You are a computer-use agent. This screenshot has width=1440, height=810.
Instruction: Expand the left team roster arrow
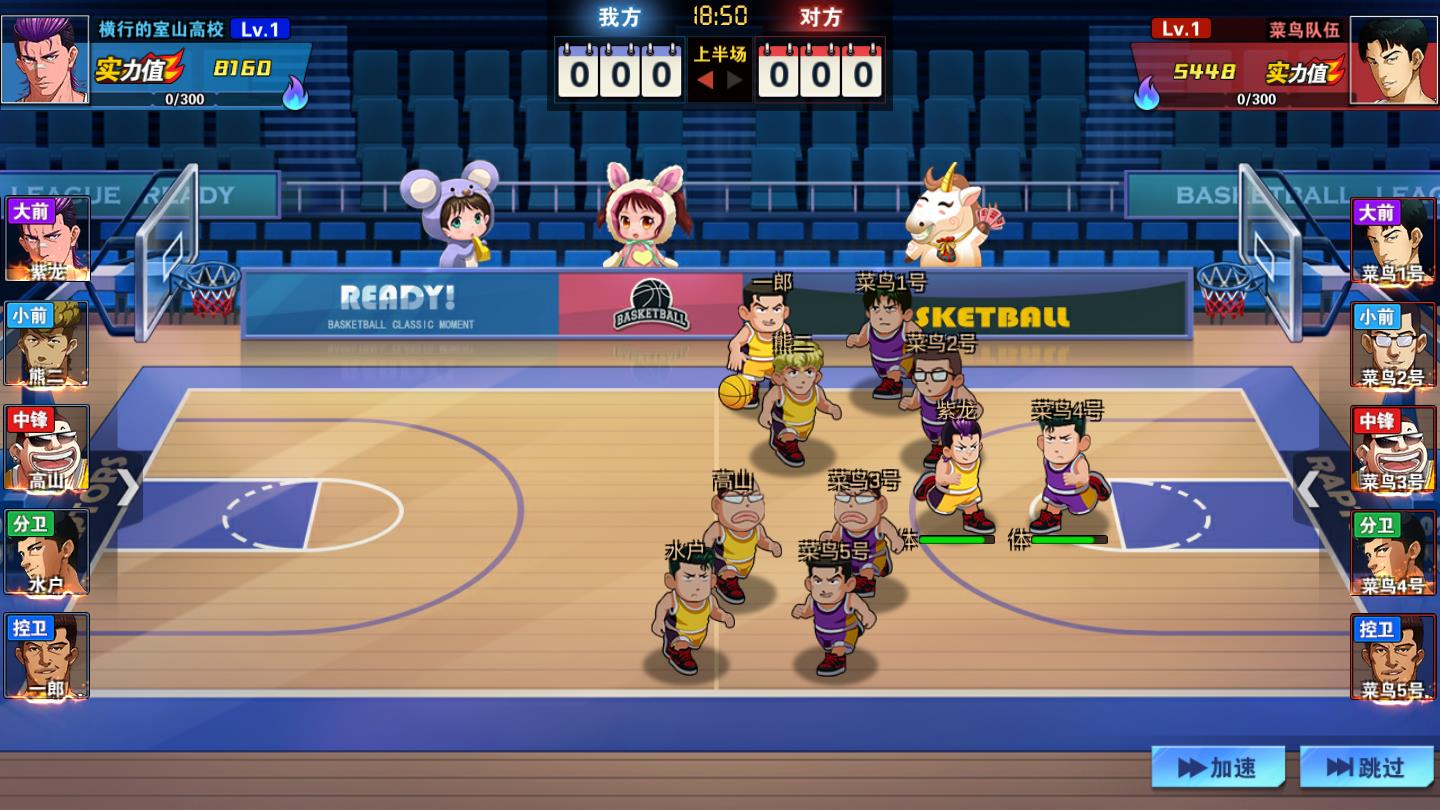coord(128,489)
